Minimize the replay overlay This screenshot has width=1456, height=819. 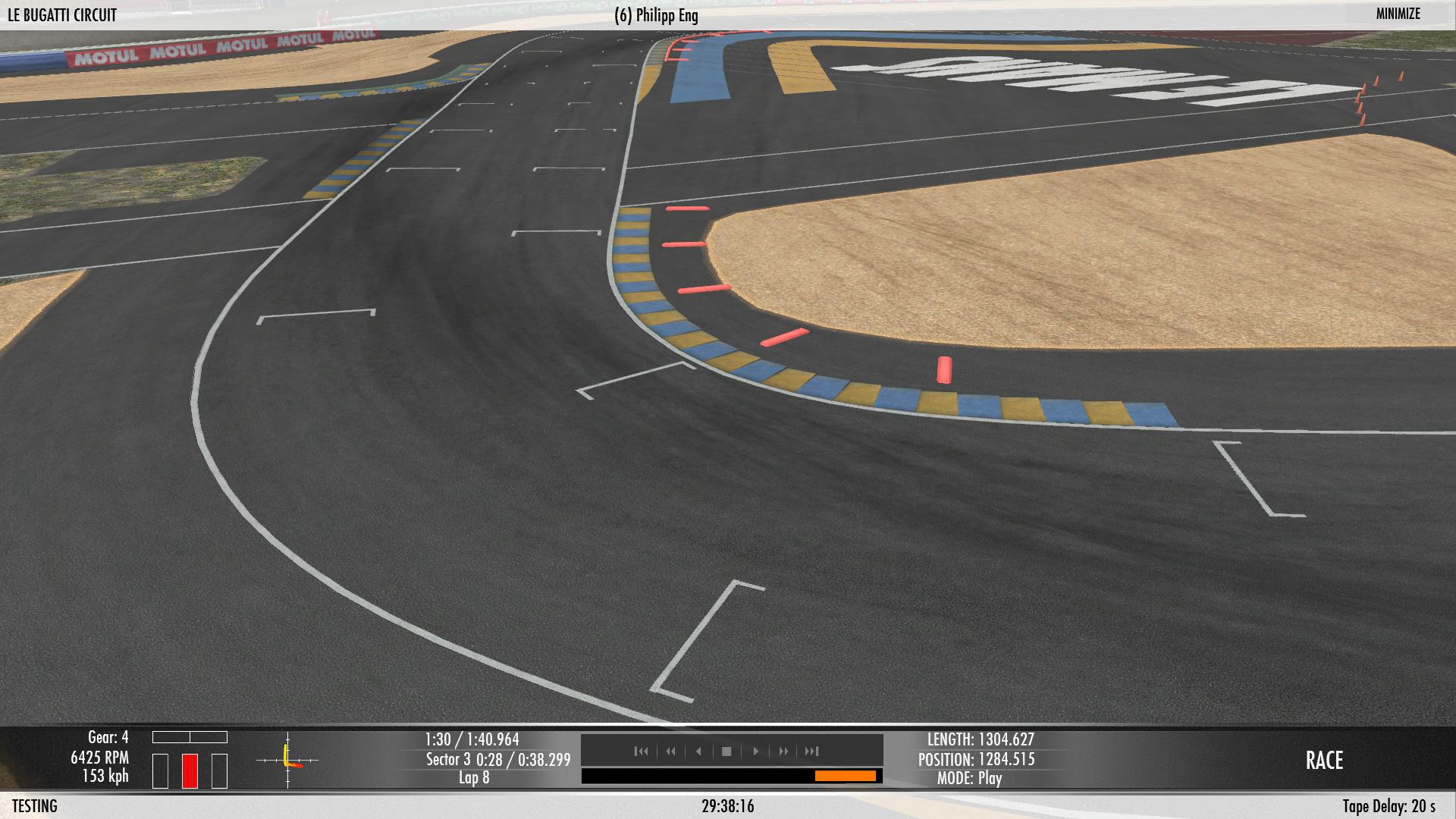pyautogui.click(x=1398, y=14)
